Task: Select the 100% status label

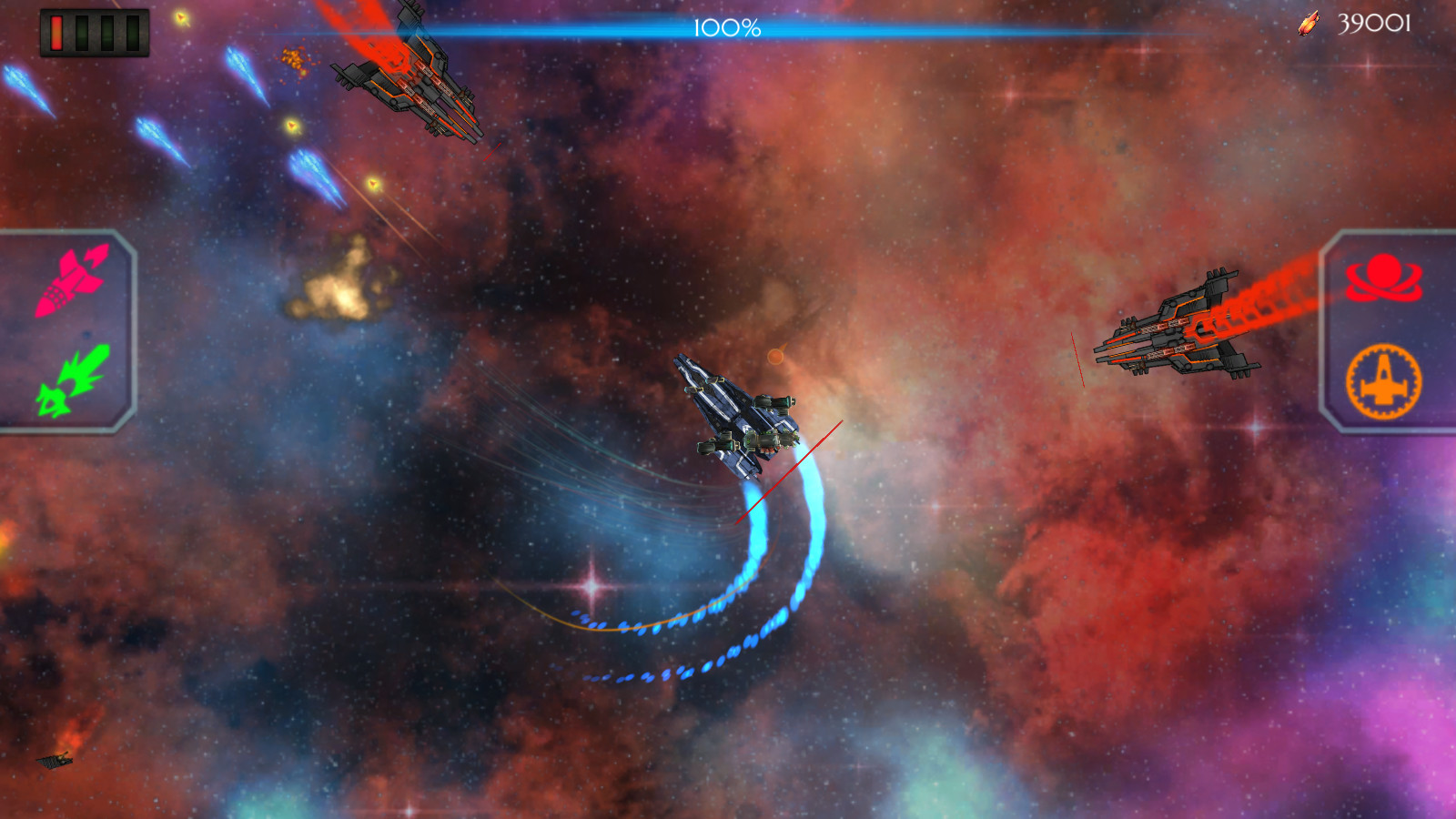Action: click(x=726, y=27)
